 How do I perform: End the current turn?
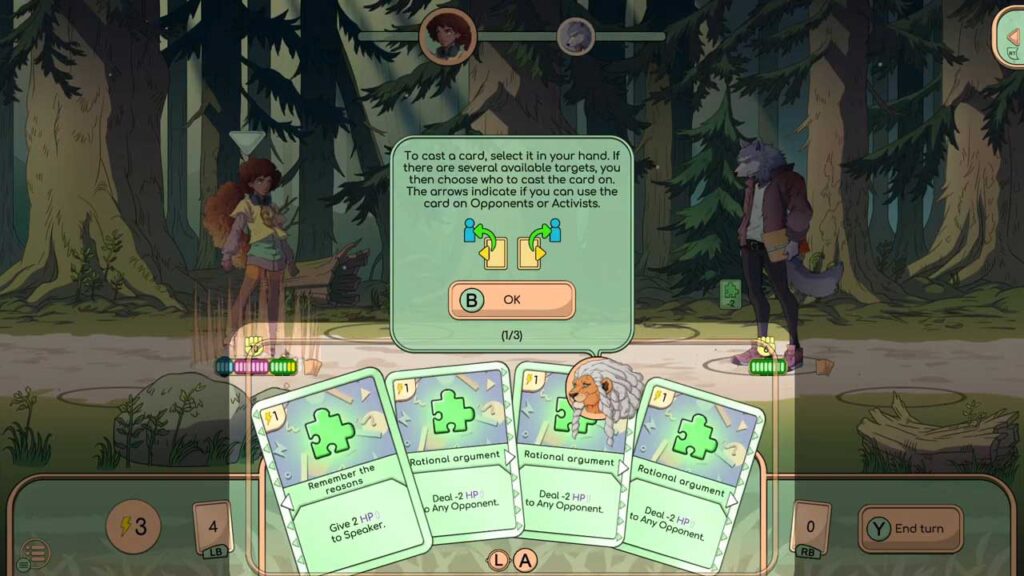pos(909,528)
